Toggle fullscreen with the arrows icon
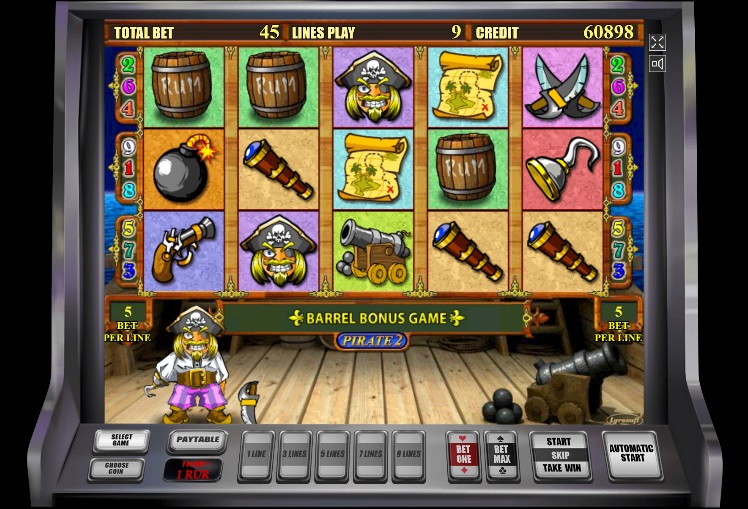Image resolution: width=748 pixels, height=509 pixels. click(657, 42)
